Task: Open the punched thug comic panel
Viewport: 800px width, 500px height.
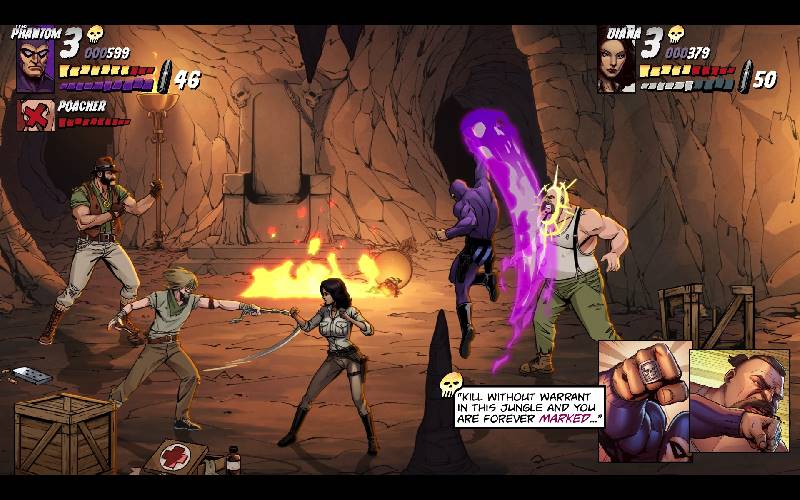Action: (x=738, y=405)
